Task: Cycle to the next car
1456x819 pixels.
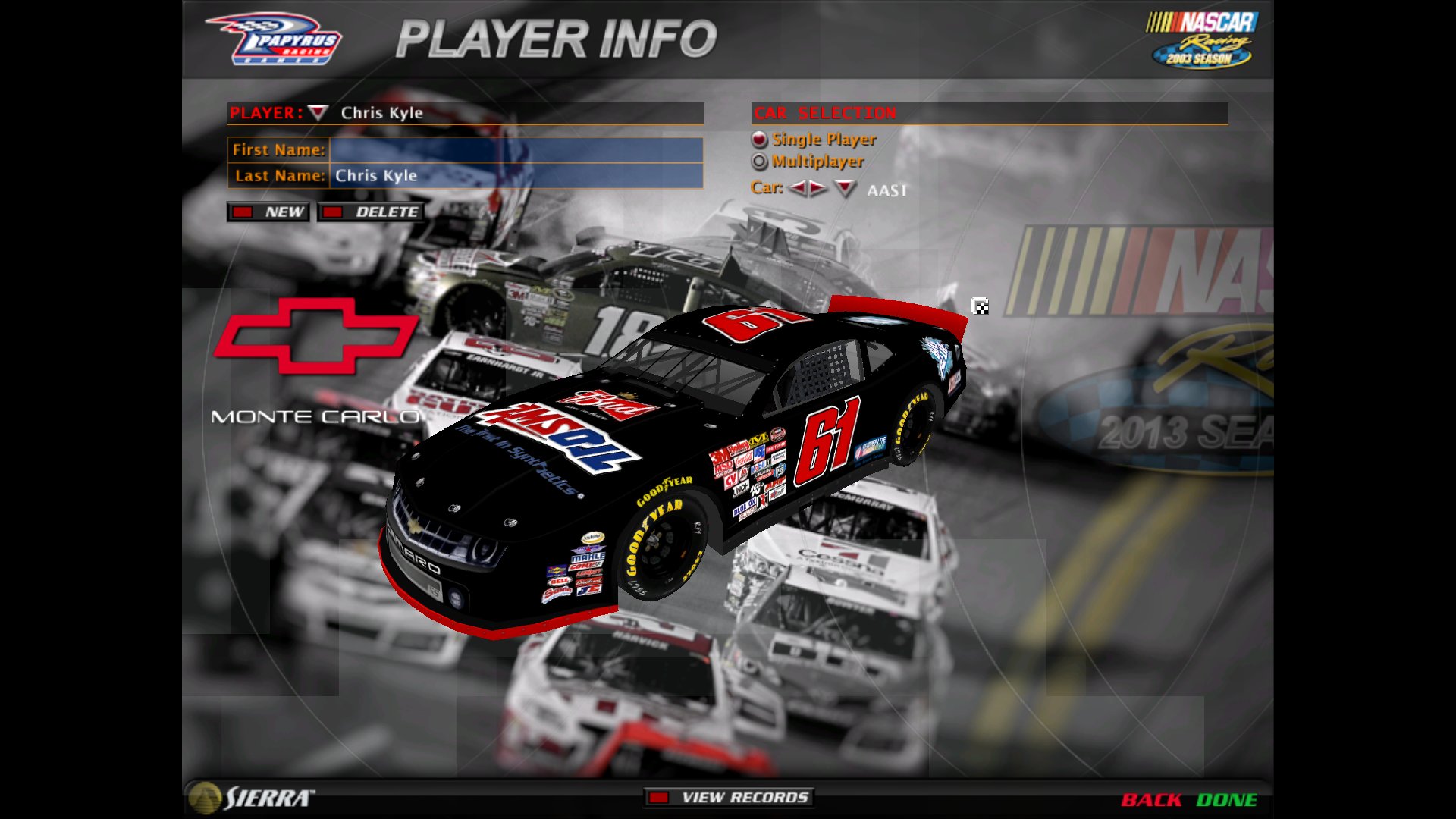Action: [818, 188]
